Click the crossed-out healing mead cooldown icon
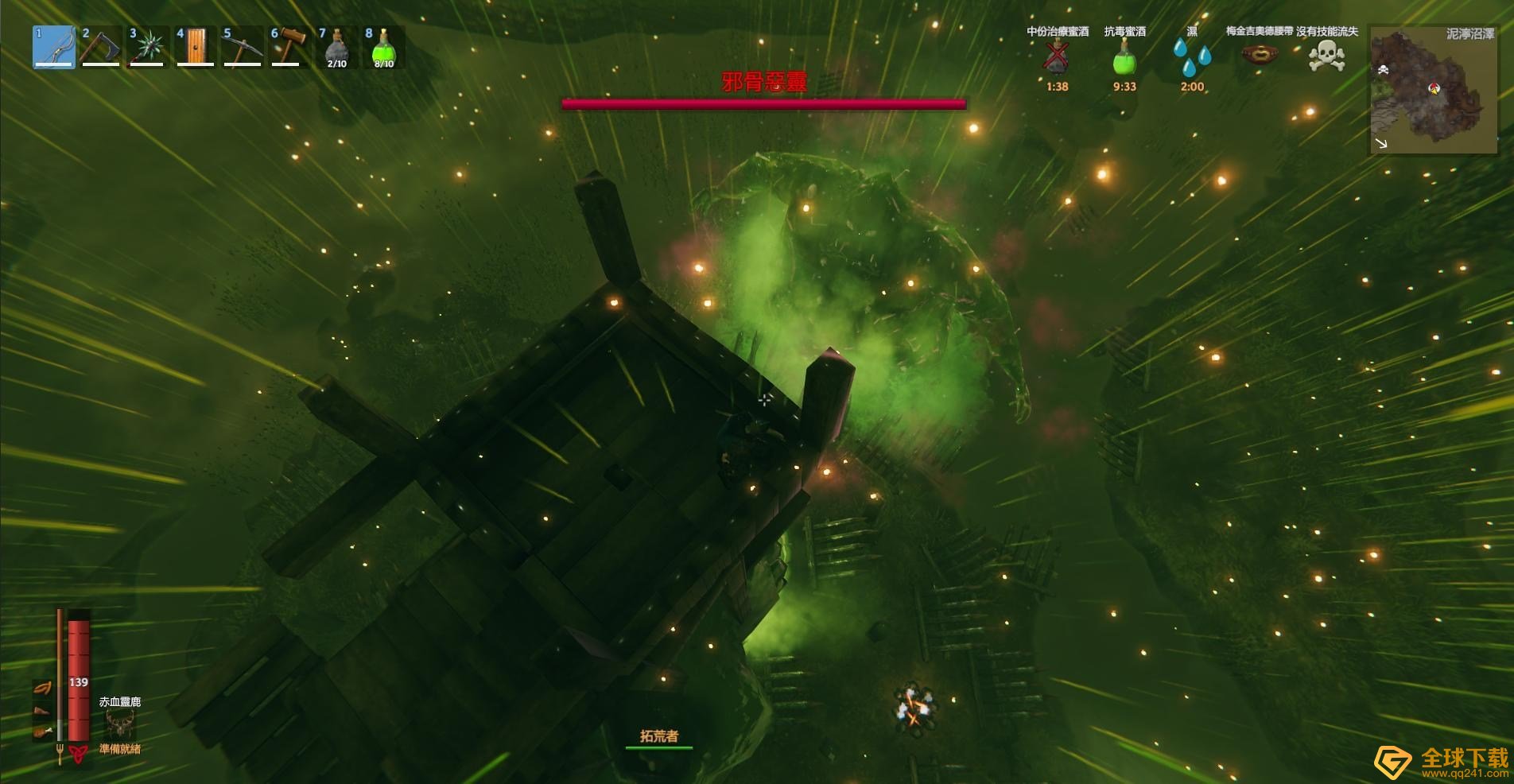The width and height of the screenshot is (1514, 784). pos(1057,56)
